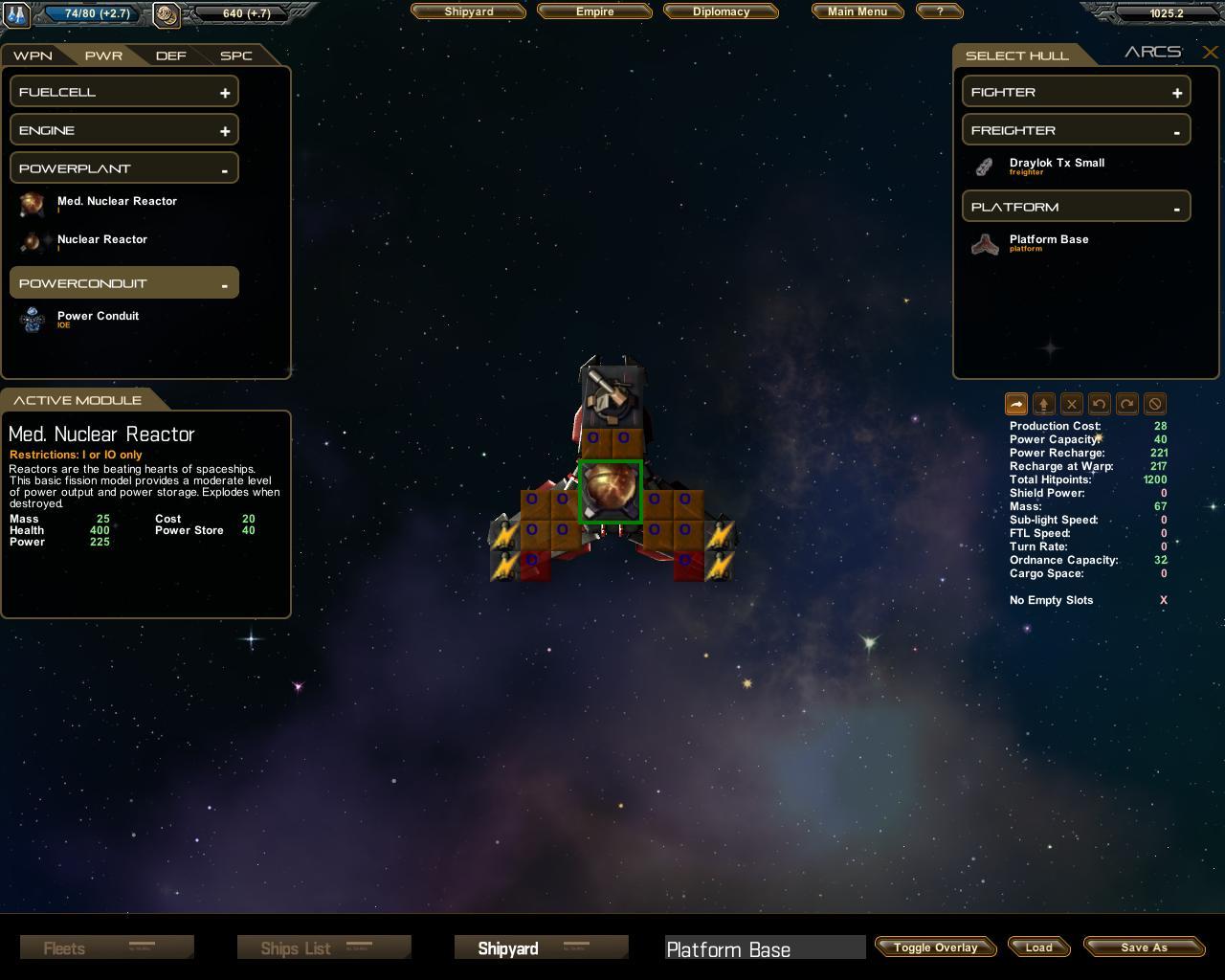
Task: Switch to the WPN module tab
Action: (x=33, y=56)
